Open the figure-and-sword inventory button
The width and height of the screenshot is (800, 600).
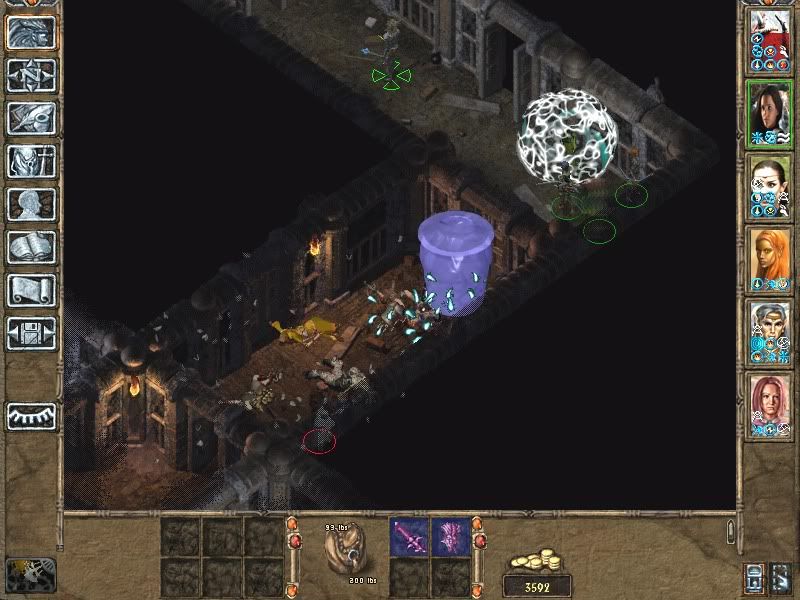(x=30, y=161)
